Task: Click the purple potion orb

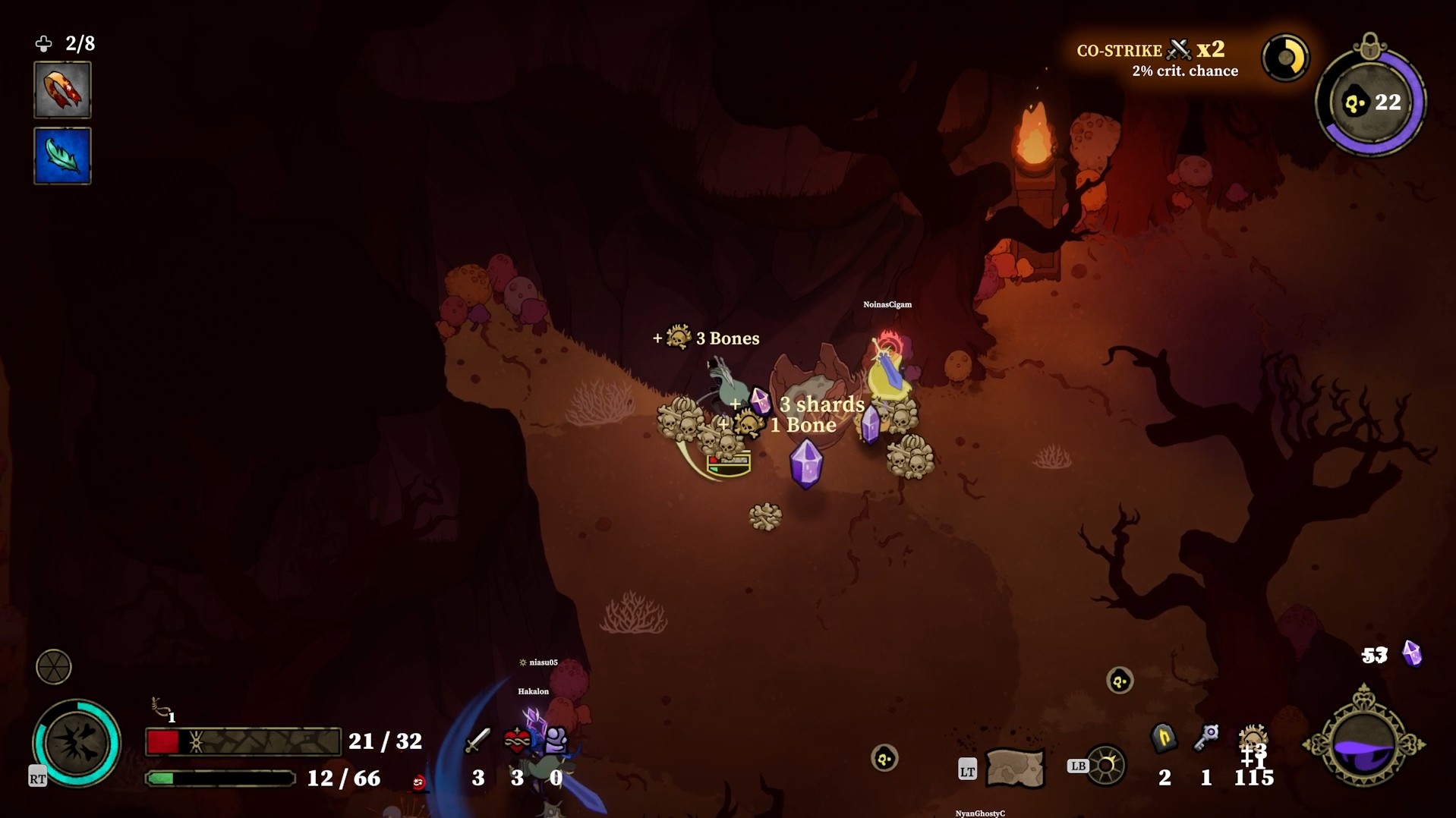Action: click(1363, 743)
